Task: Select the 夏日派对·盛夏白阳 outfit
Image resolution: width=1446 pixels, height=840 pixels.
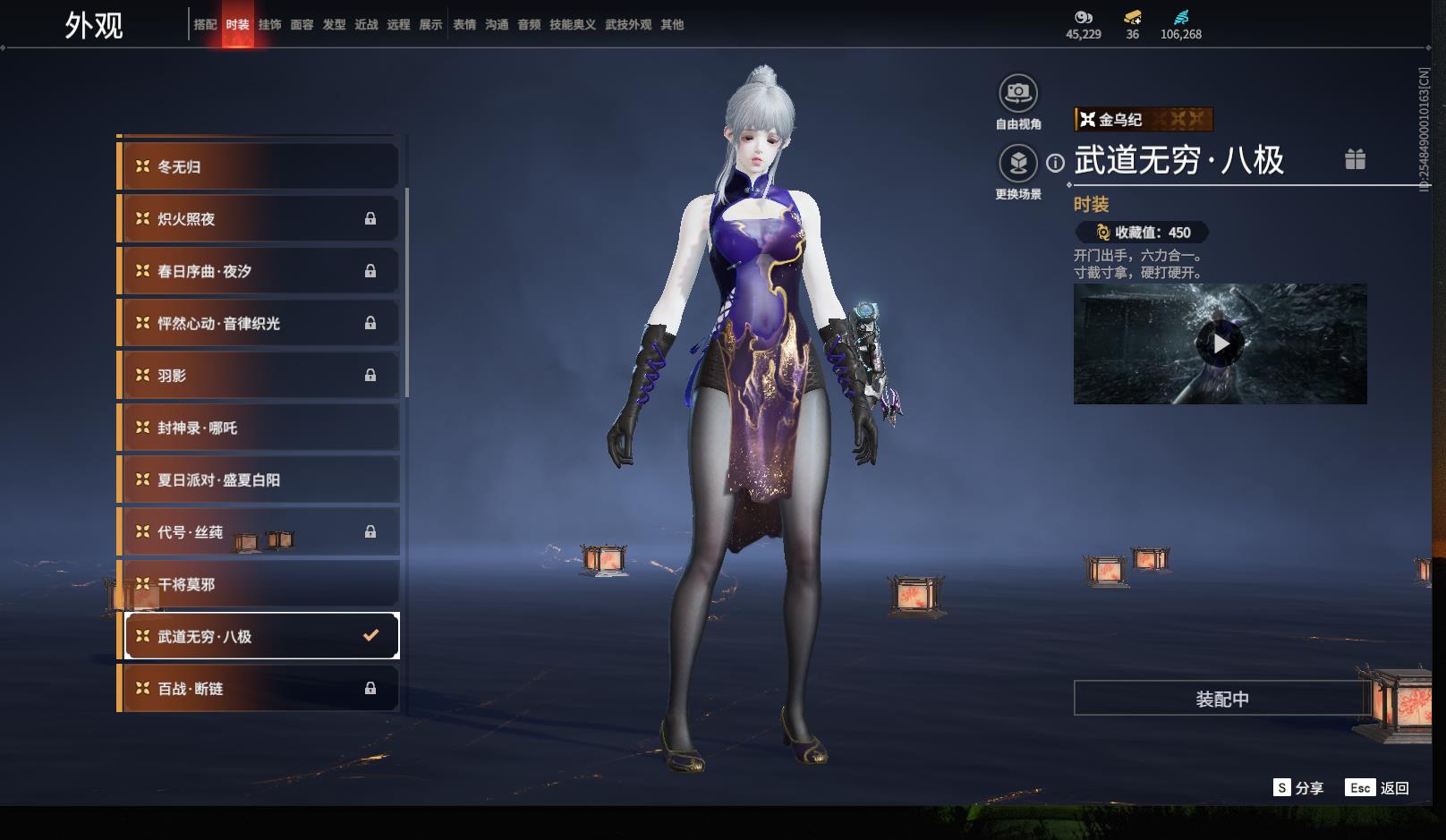Action: pyautogui.click(x=259, y=480)
